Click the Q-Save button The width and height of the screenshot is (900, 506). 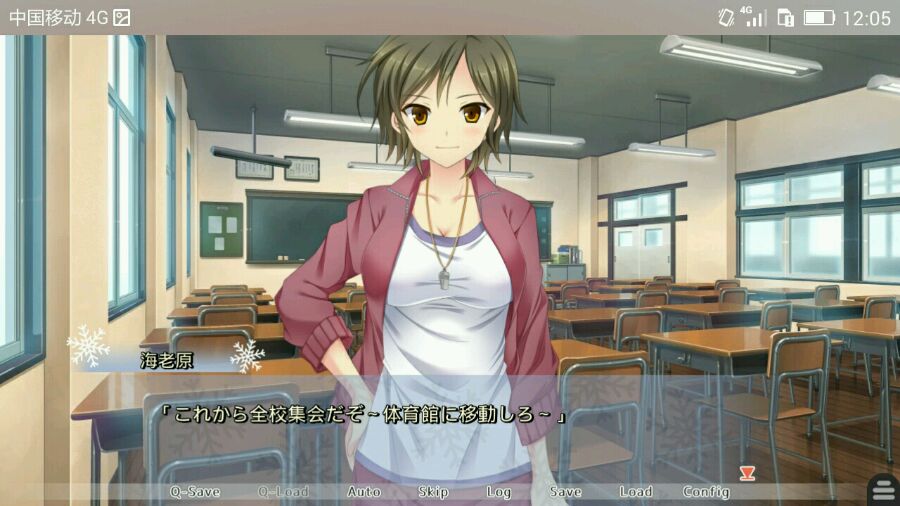[x=194, y=492]
